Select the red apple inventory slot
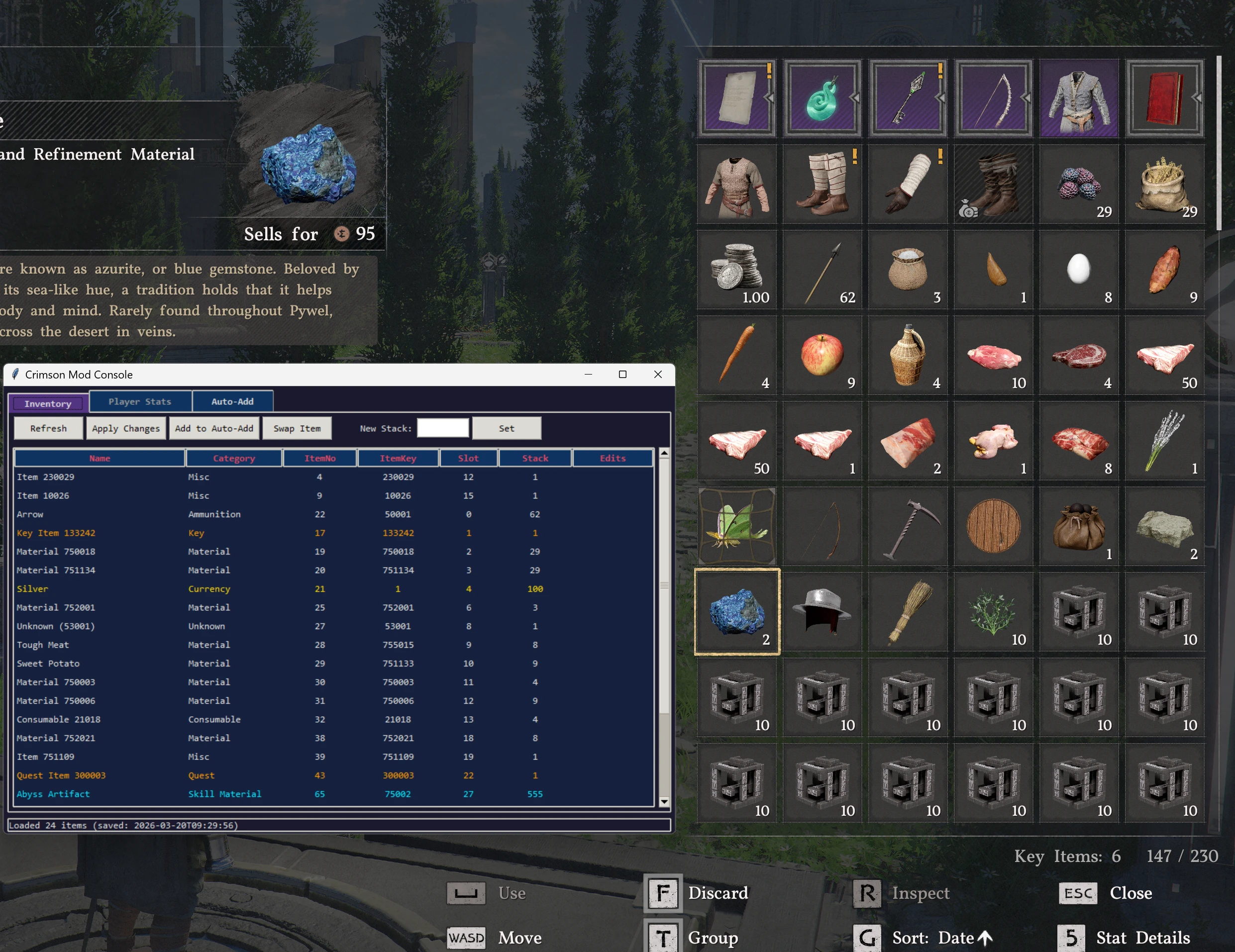 click(x=822, y=355)
